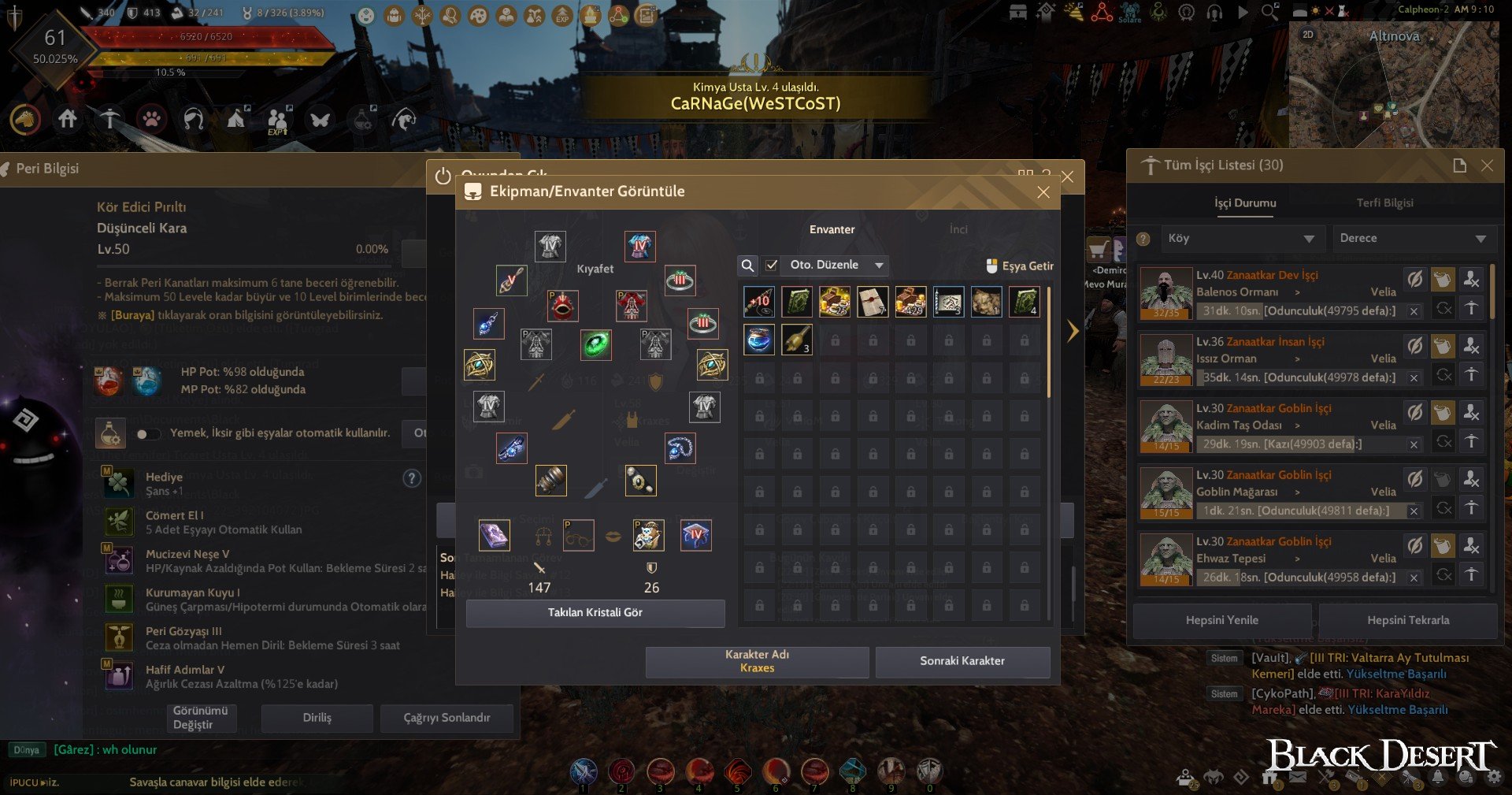Click Hepsini Tekrarla button
The image size is (1512, 795).
pos(1408,621)
